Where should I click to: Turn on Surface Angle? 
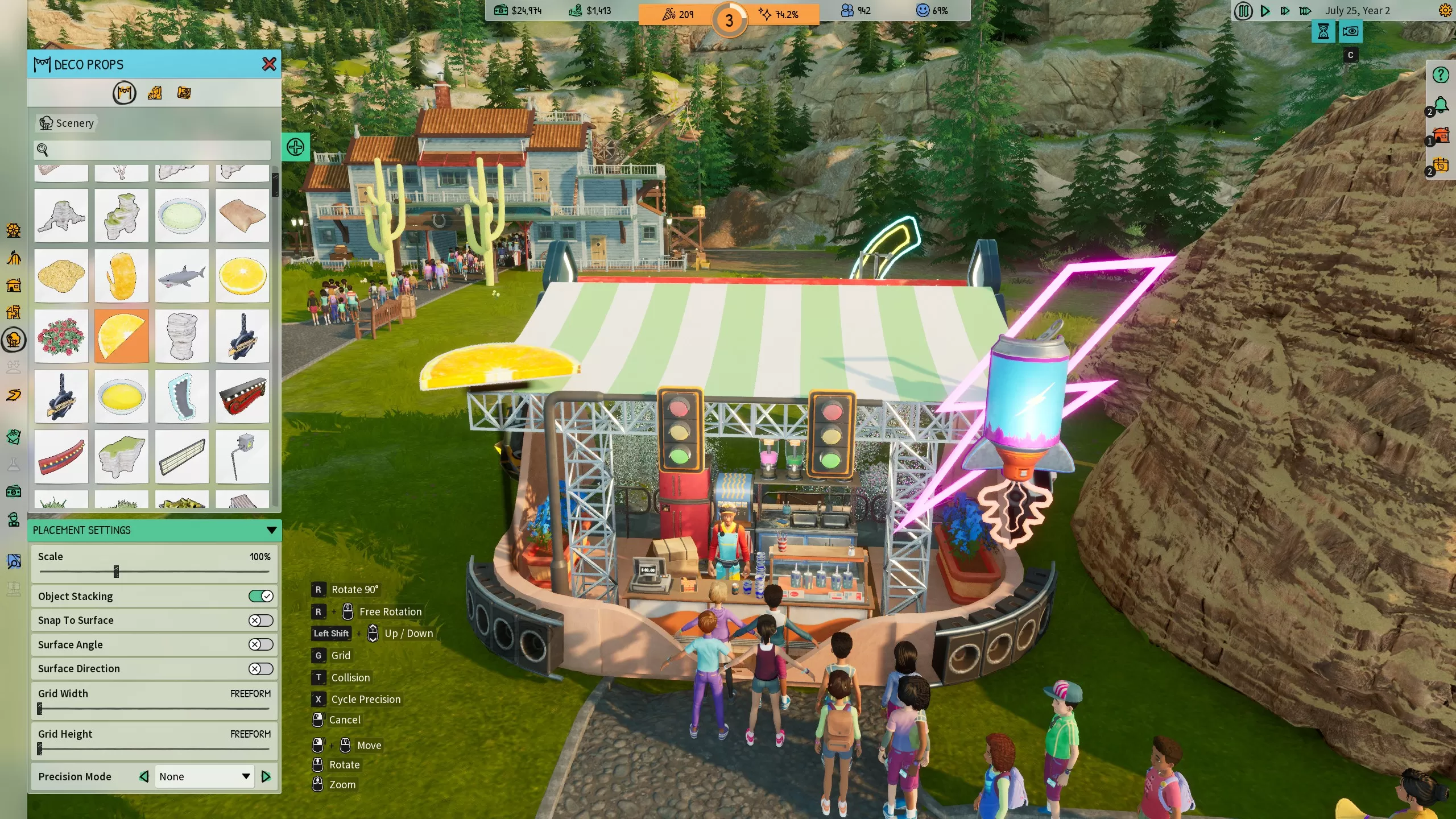pyautogui.click(x=260, y=644)
